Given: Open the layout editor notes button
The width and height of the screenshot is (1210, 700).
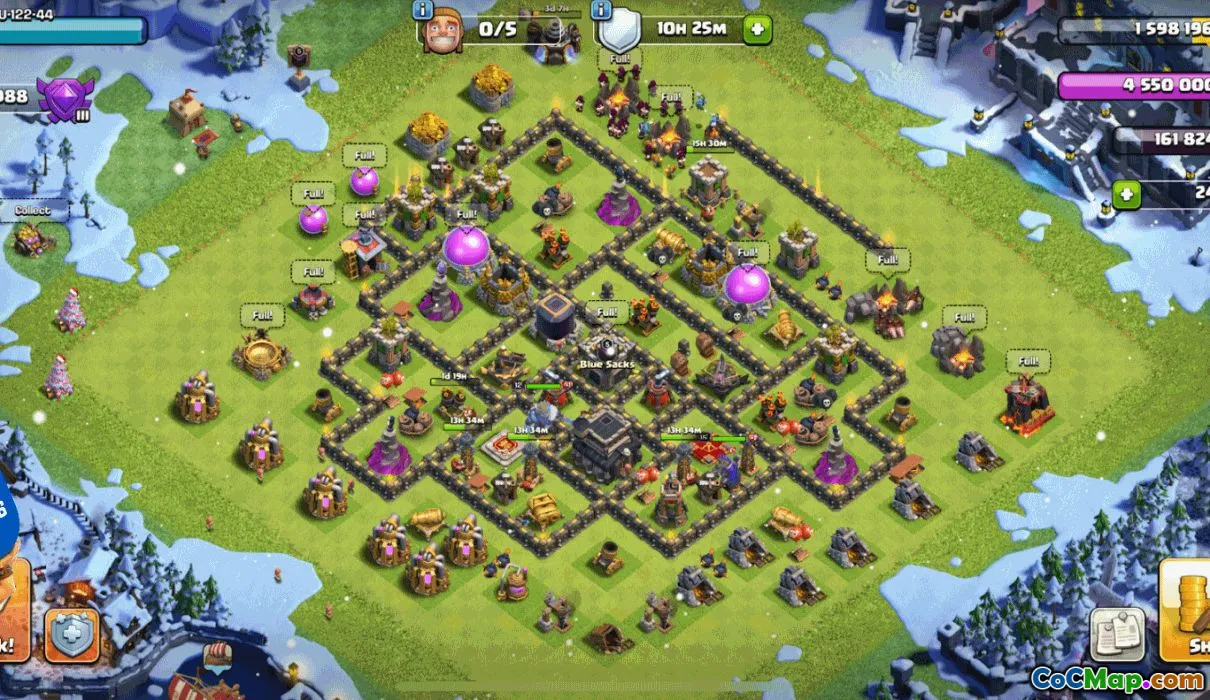Looking at the screenshot, I should click(1117, 634).
